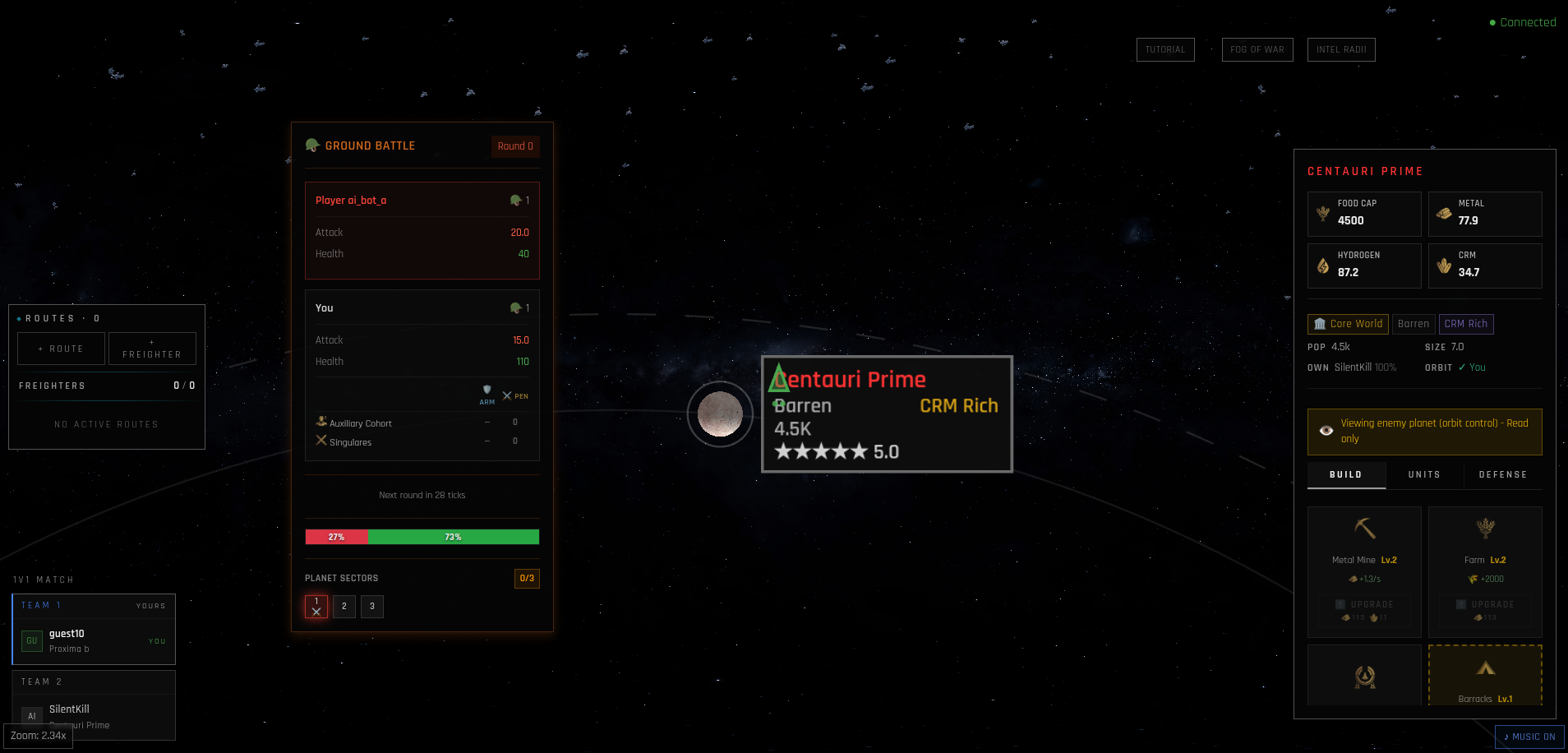Switch to the Build tab
The width and height of the screenshot is (1568, 753).
click(1345, 474)
